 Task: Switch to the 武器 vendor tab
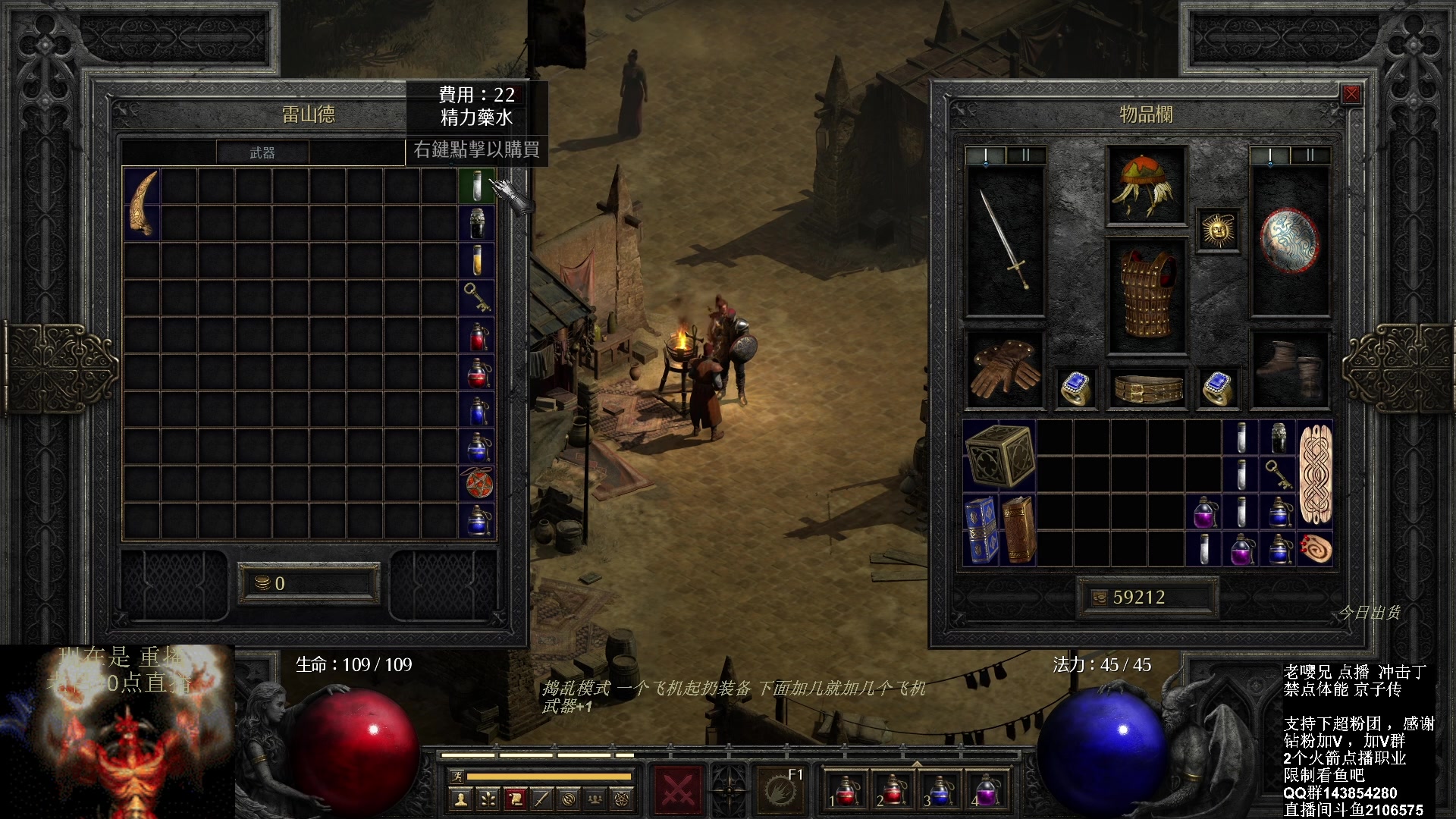click(x=262, y=152)
